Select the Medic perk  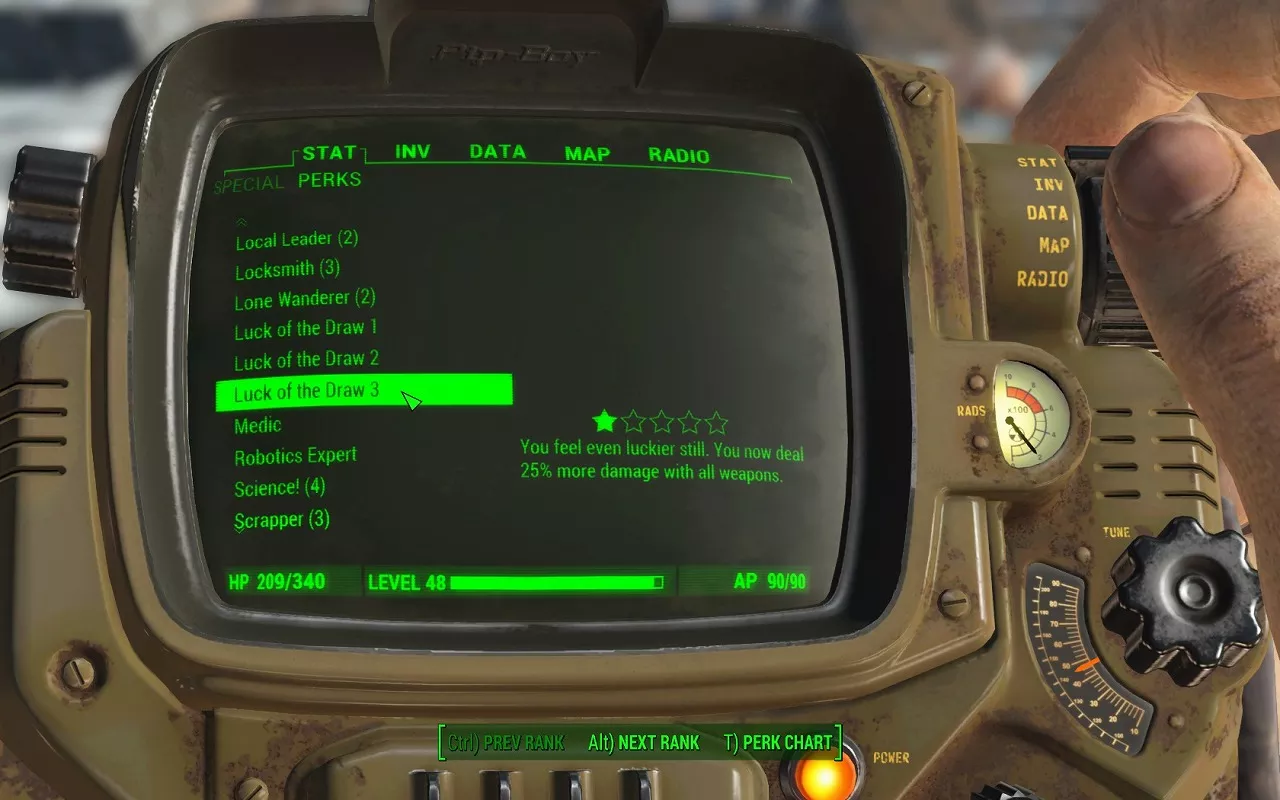(x=257, y=426)
